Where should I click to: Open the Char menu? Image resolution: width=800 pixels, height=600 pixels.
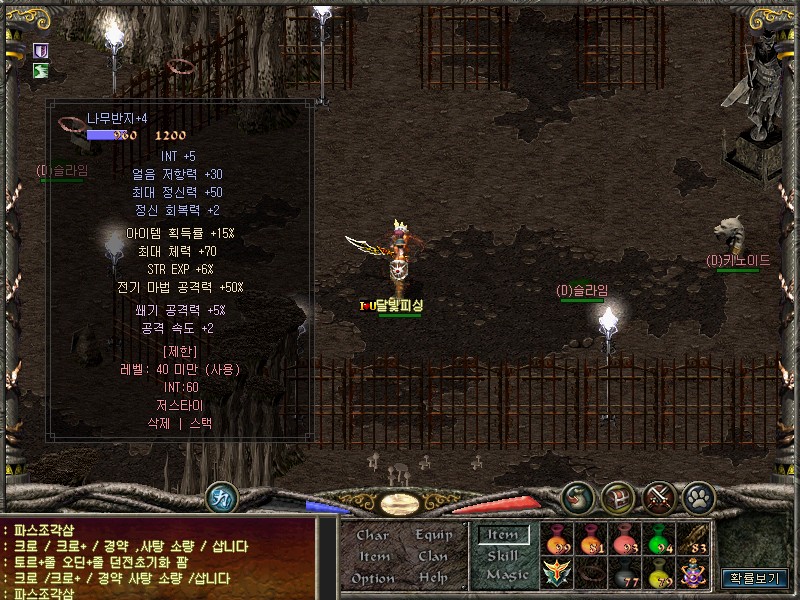point(372,535)
